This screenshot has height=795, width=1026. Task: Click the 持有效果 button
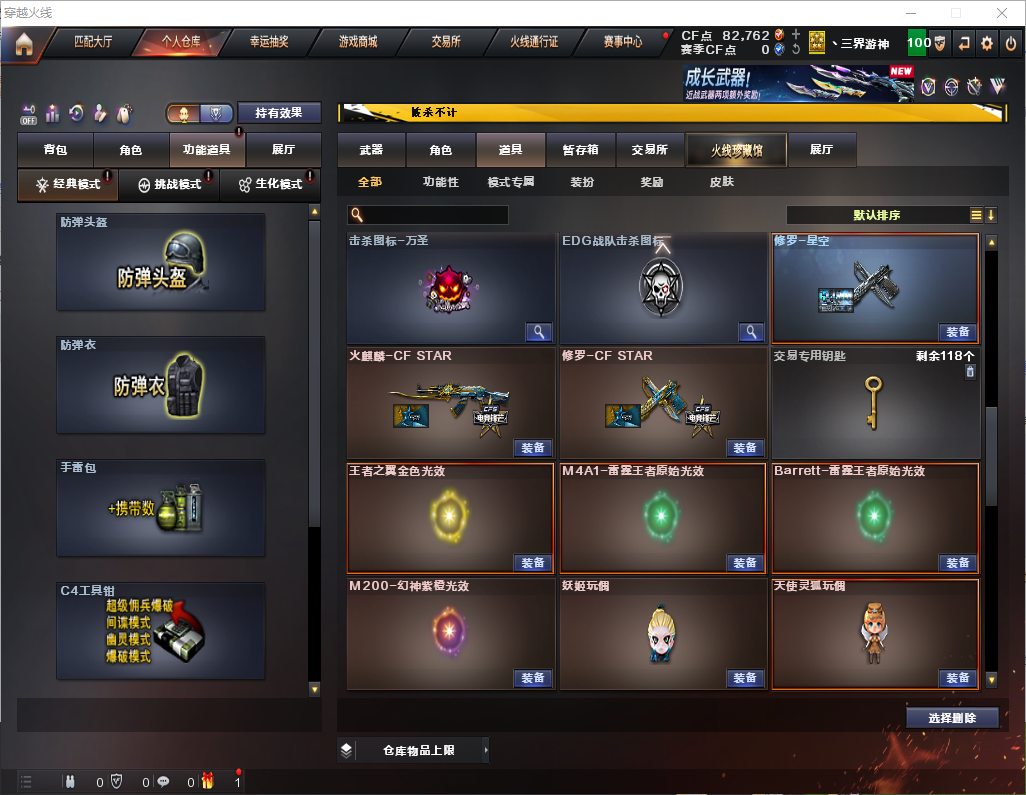tap(278, 113)
